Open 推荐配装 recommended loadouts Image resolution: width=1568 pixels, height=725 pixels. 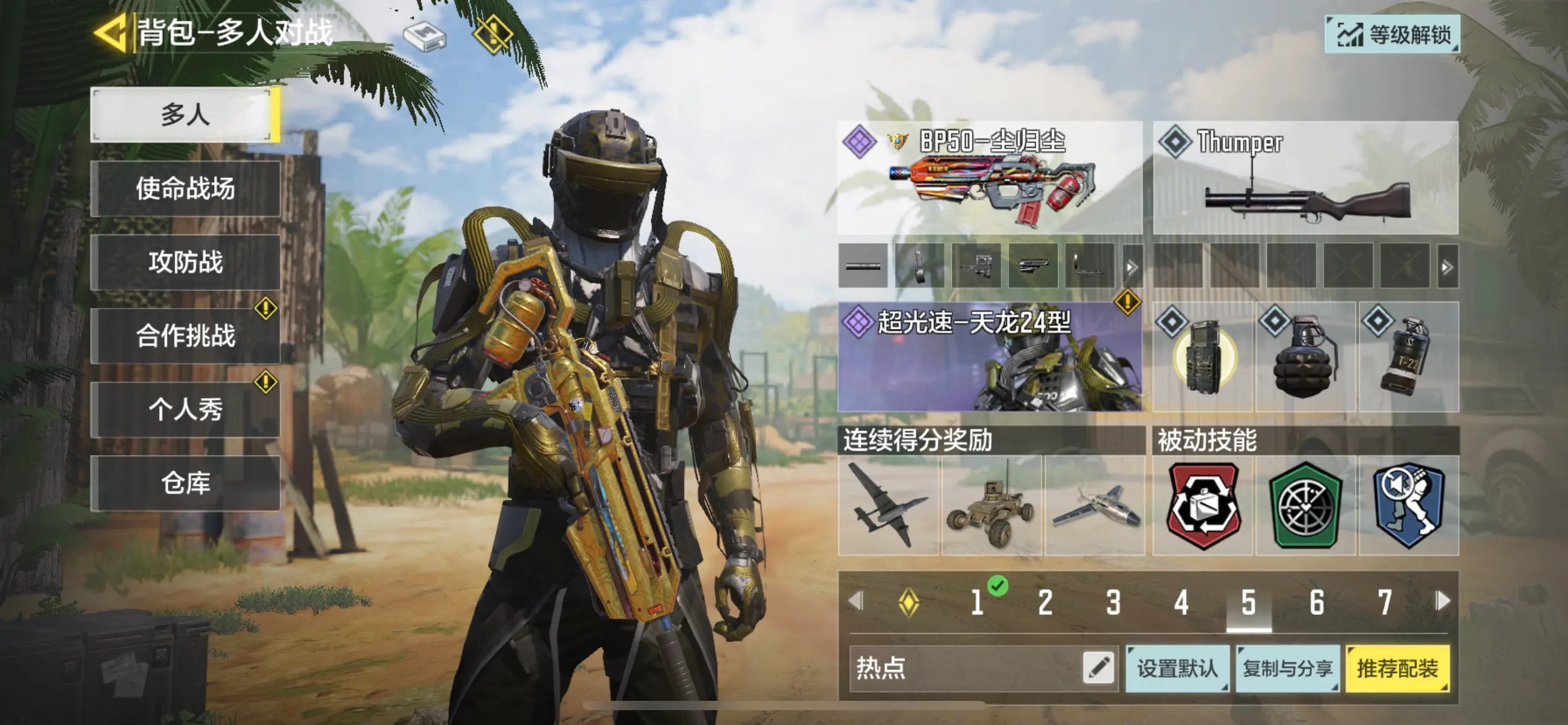point(1398,668)
